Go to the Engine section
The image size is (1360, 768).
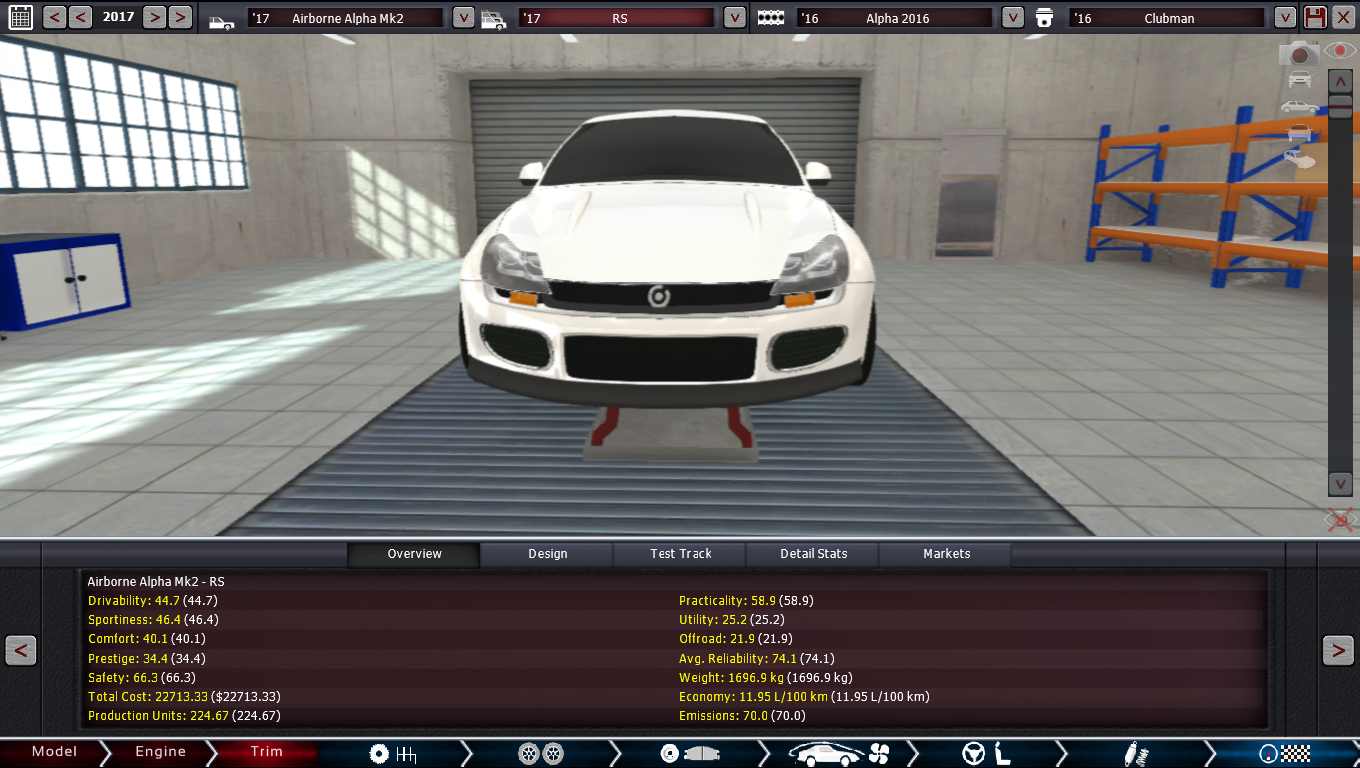click(160, 752)
